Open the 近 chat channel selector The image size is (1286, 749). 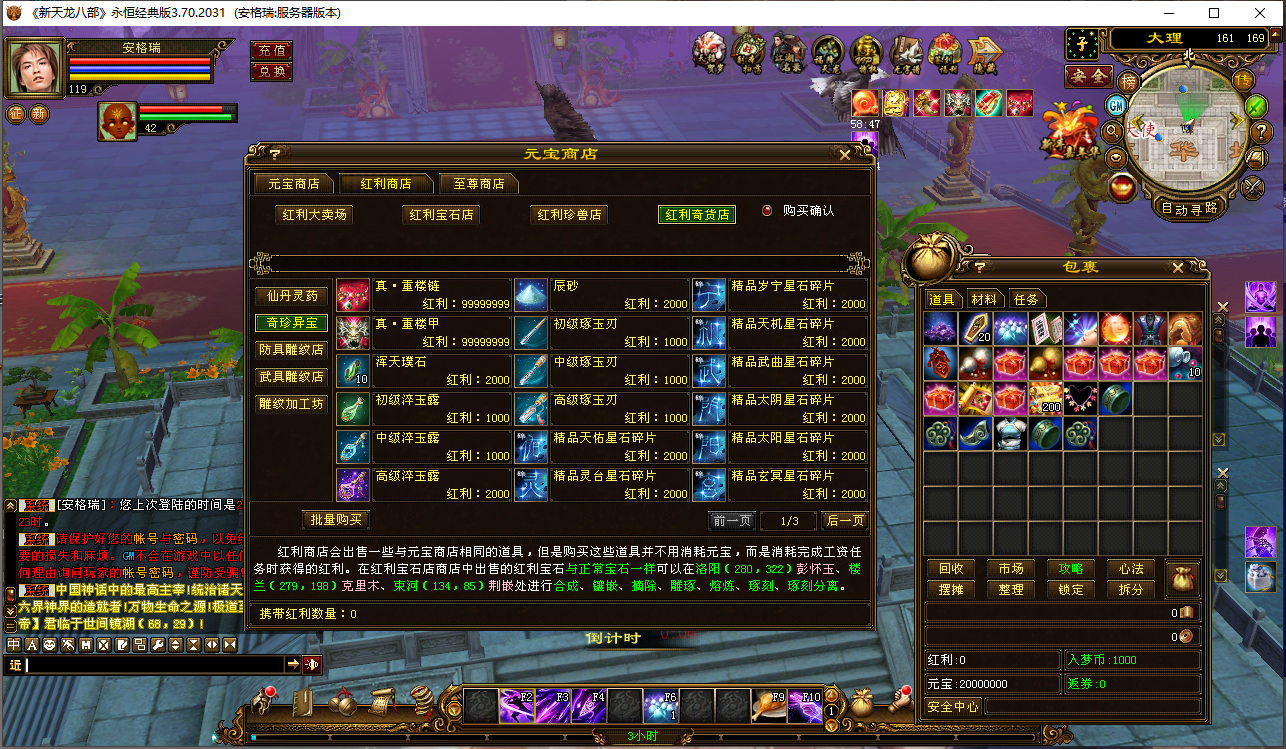pyautogui.click(x=16, y=664)
